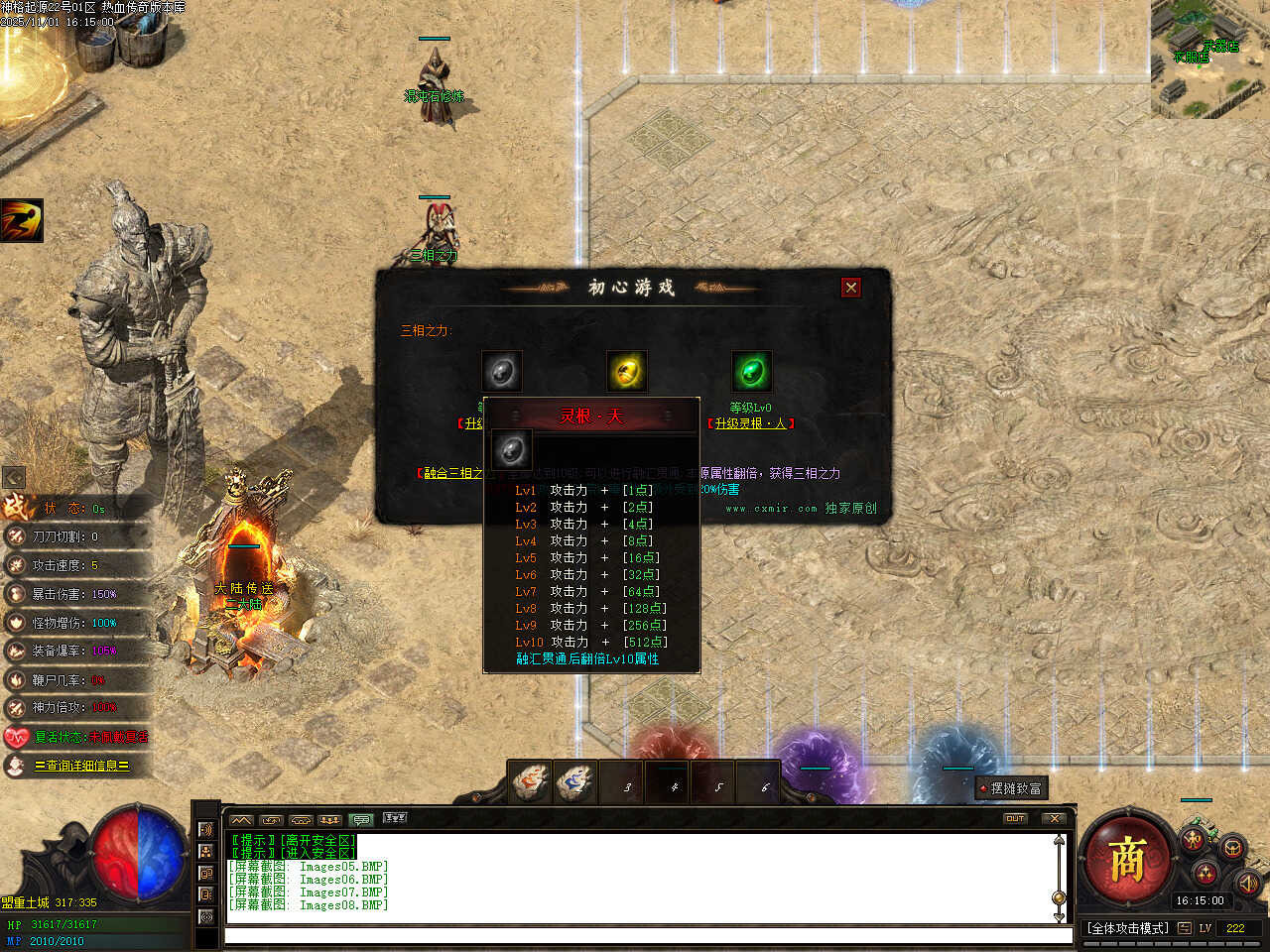1270x952 pixels.
Task: Select the speech bubble chat channel tab
Action: [x=361, y=820]
